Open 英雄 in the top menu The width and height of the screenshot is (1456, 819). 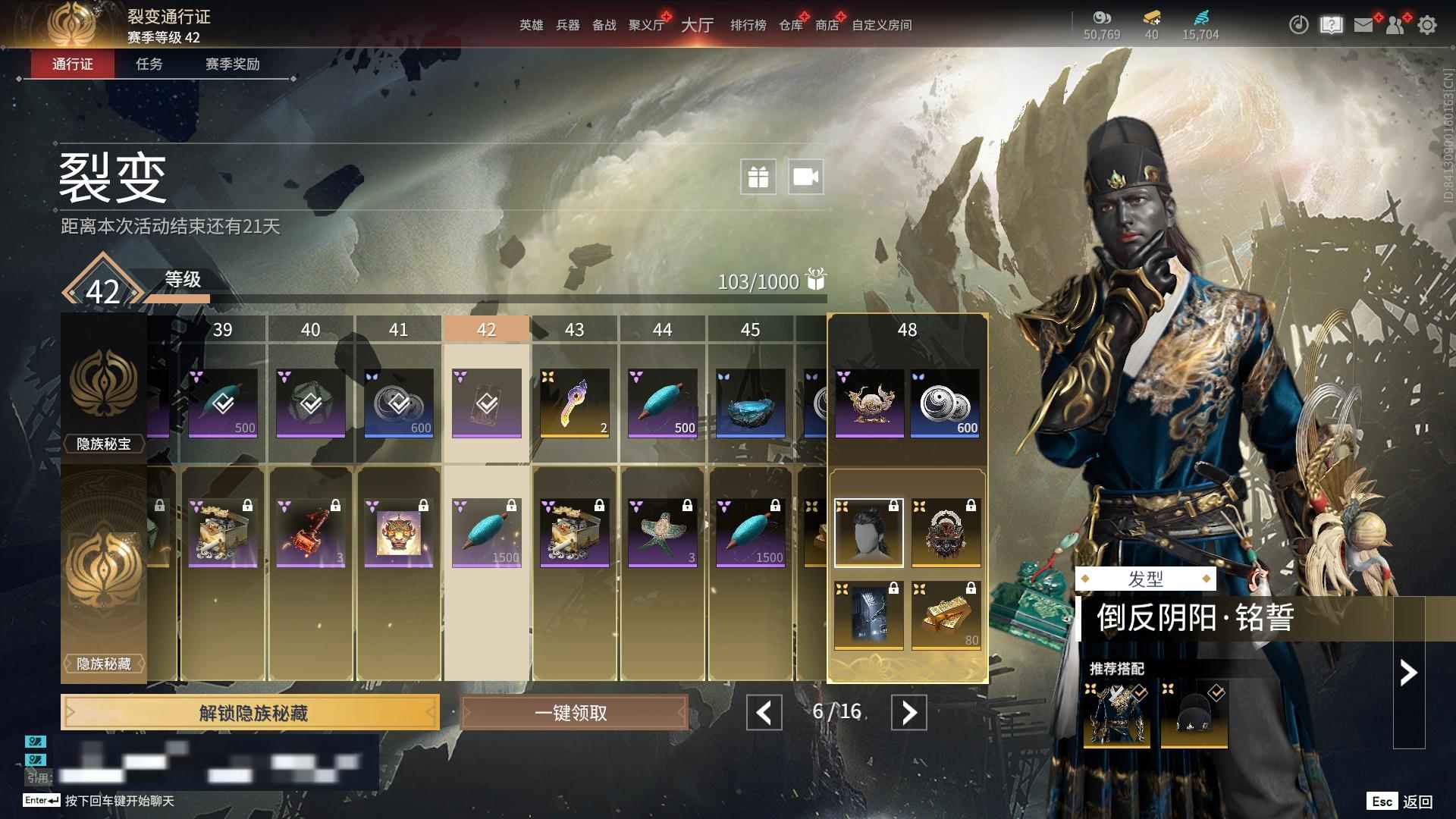coord(531,25)
